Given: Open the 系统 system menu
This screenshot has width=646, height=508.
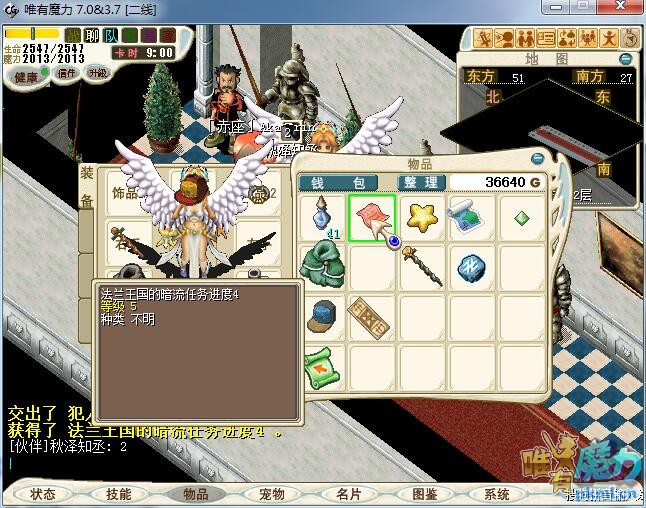Looking at the screenshot, I should coord(497,493).
